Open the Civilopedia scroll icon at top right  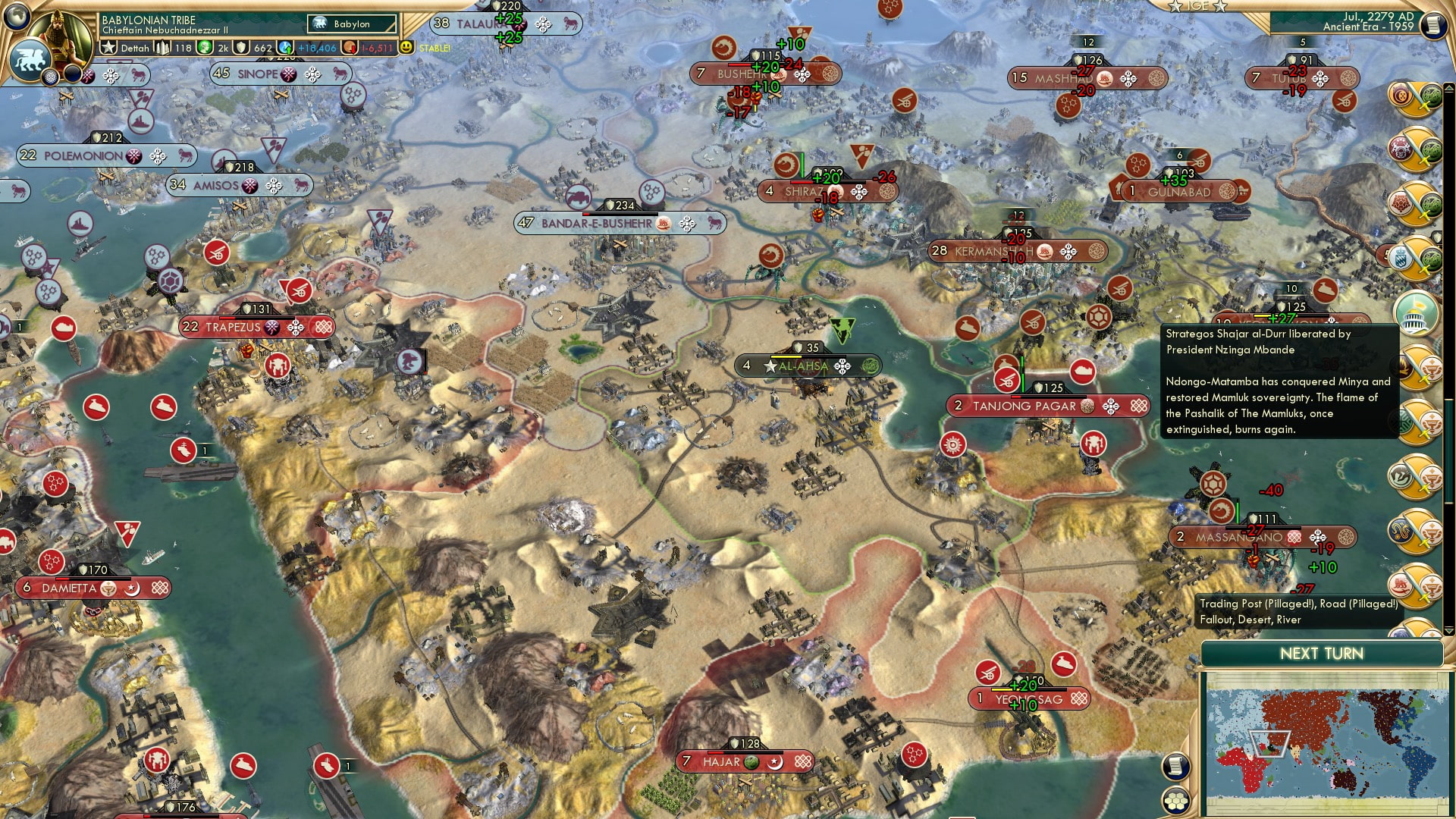tap(1434, 24)
